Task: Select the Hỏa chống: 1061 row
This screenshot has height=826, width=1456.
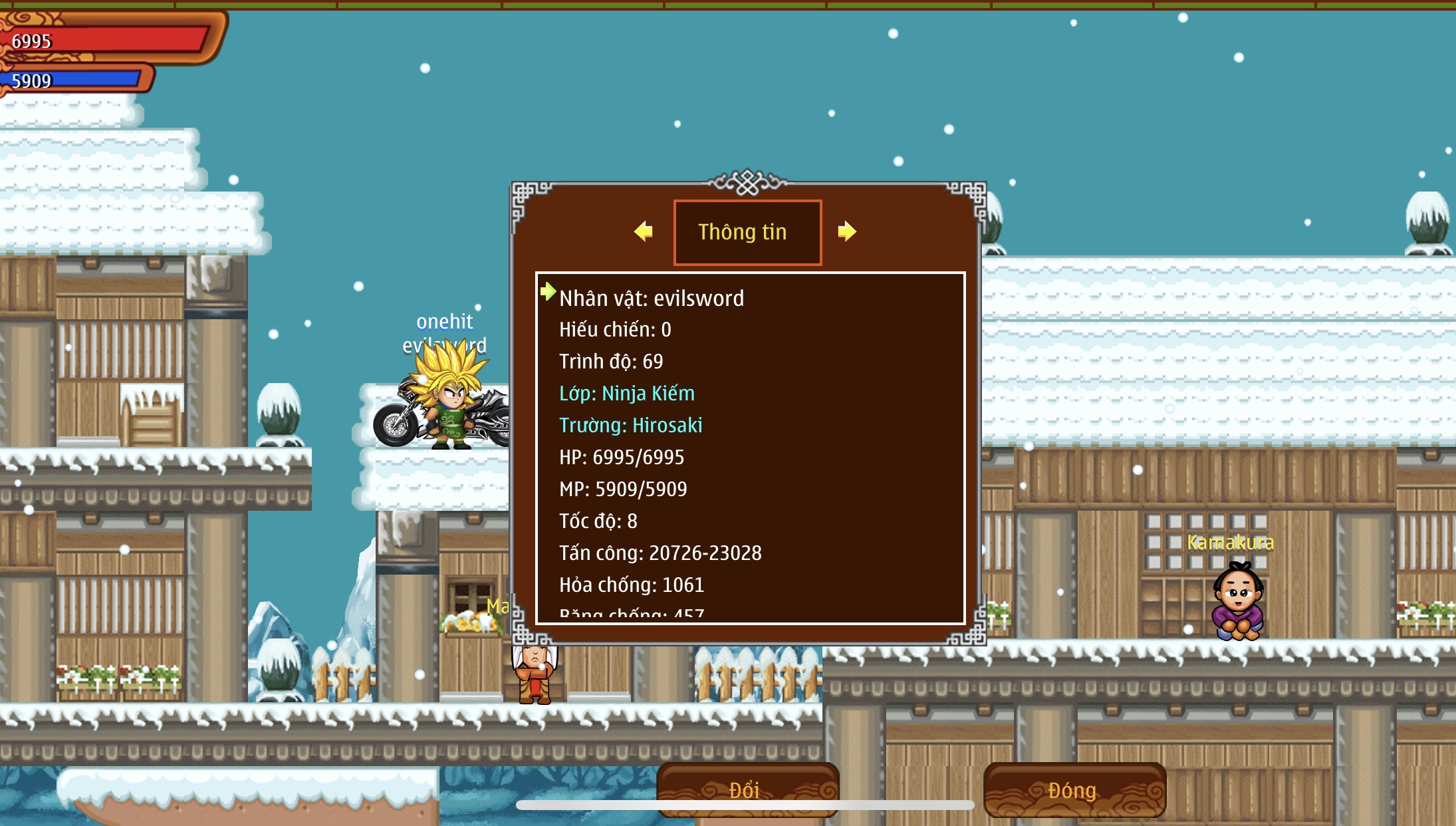Action: pyautogui.click(x=632, y=585)
